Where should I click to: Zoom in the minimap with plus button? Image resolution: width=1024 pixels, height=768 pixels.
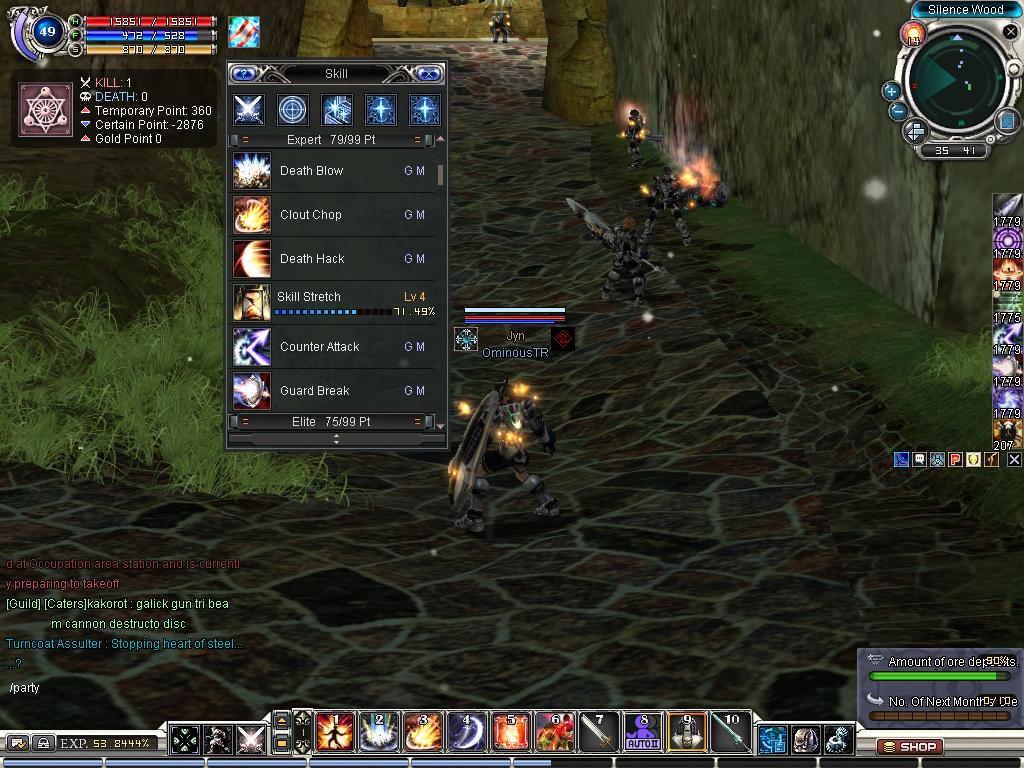[891, 91]
